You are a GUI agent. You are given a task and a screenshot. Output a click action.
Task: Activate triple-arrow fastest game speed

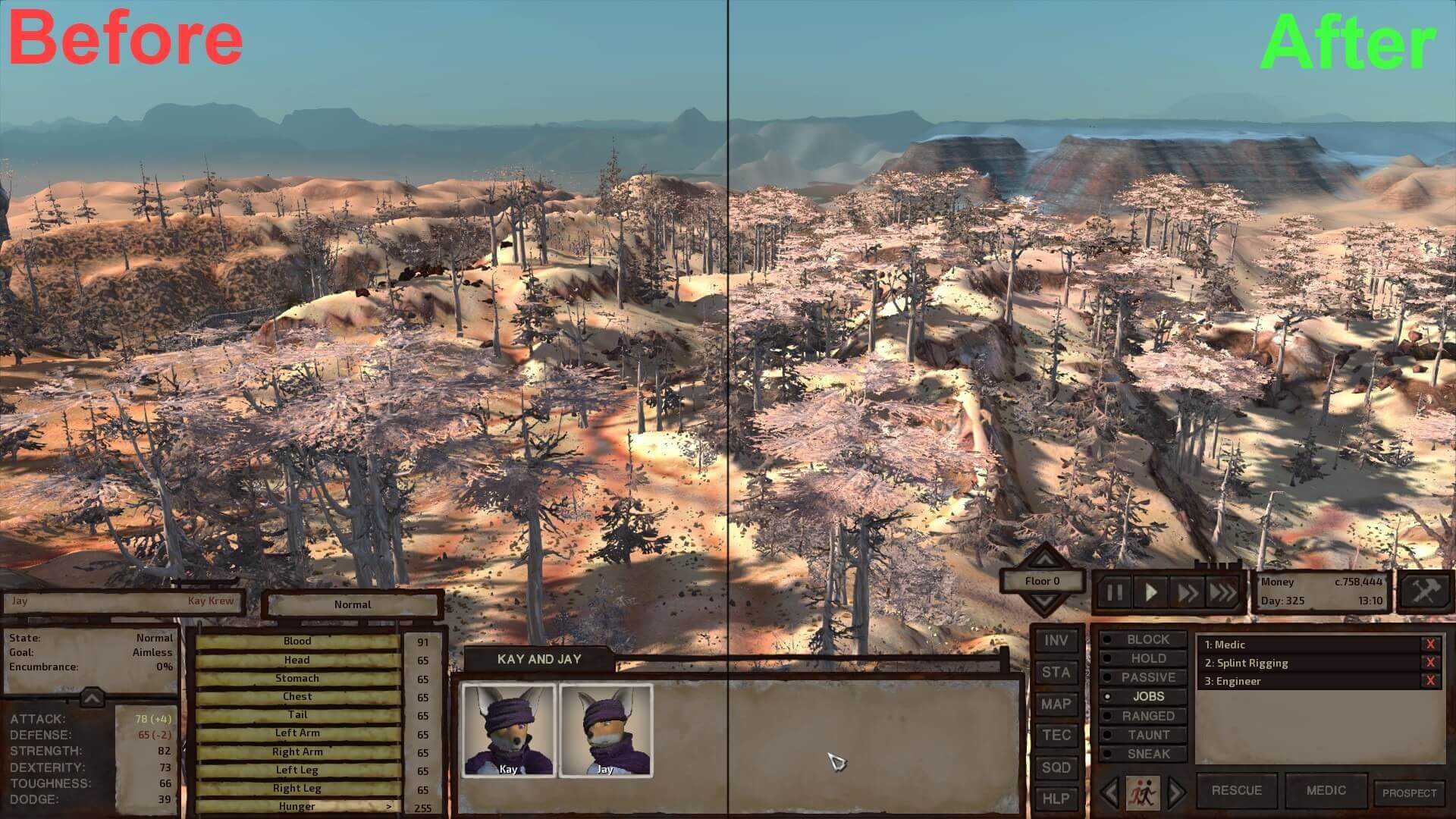[x=1222, y=592]
